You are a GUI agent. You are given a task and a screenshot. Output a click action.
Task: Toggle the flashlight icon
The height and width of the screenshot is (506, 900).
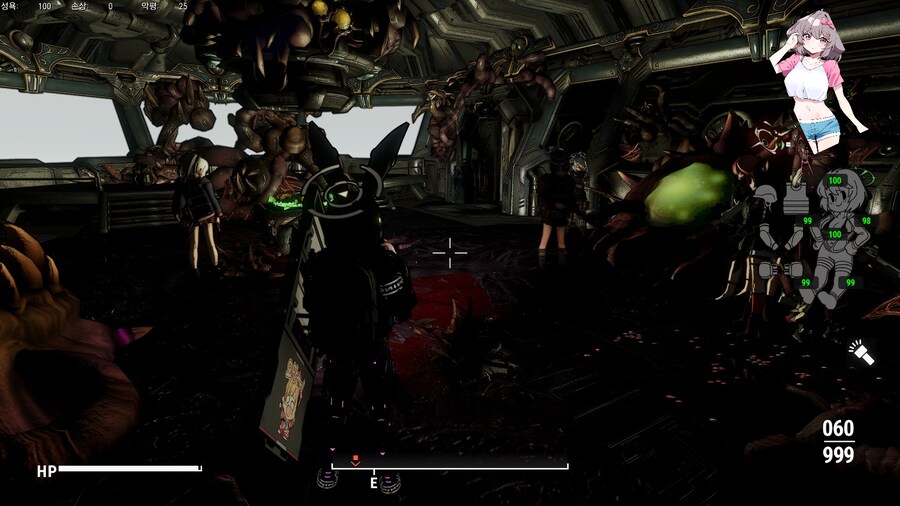[x=861, y=353]
